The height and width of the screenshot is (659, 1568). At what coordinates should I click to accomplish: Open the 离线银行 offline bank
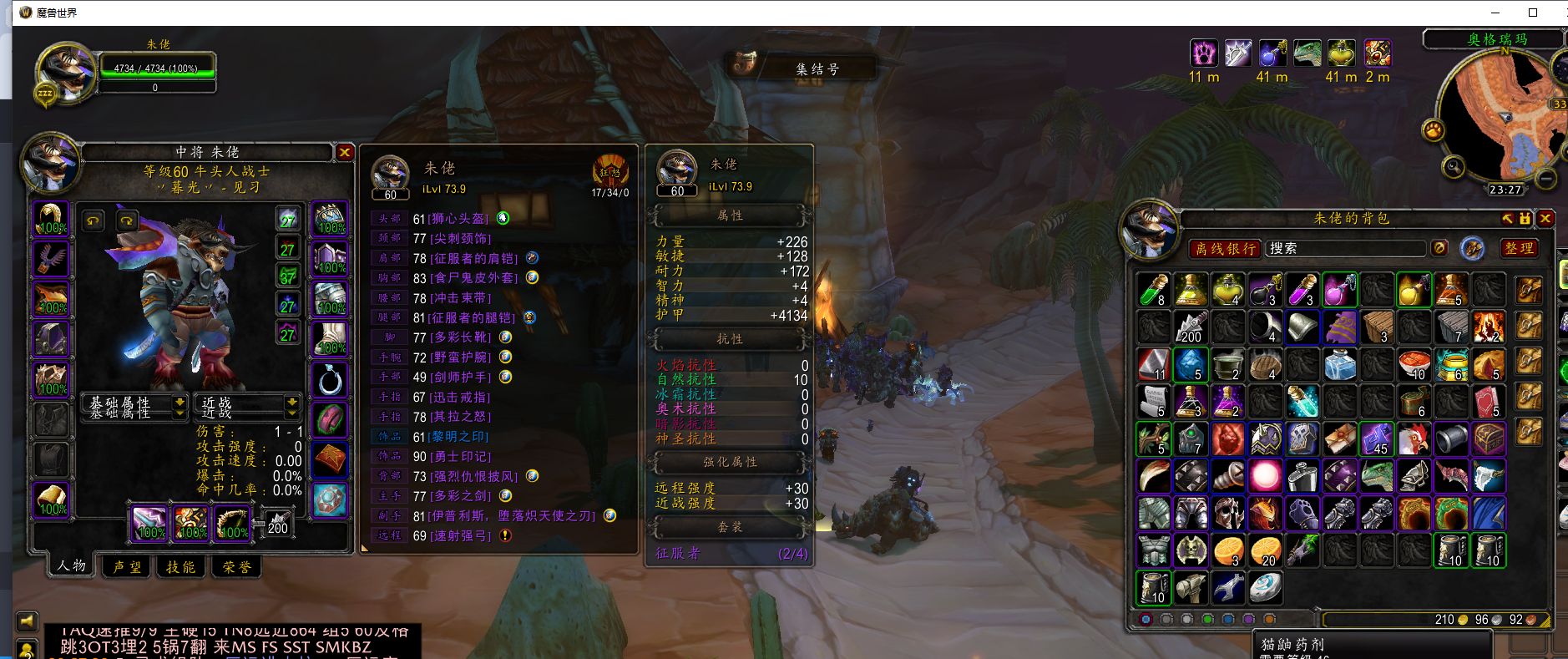(x=1225, y=248)
